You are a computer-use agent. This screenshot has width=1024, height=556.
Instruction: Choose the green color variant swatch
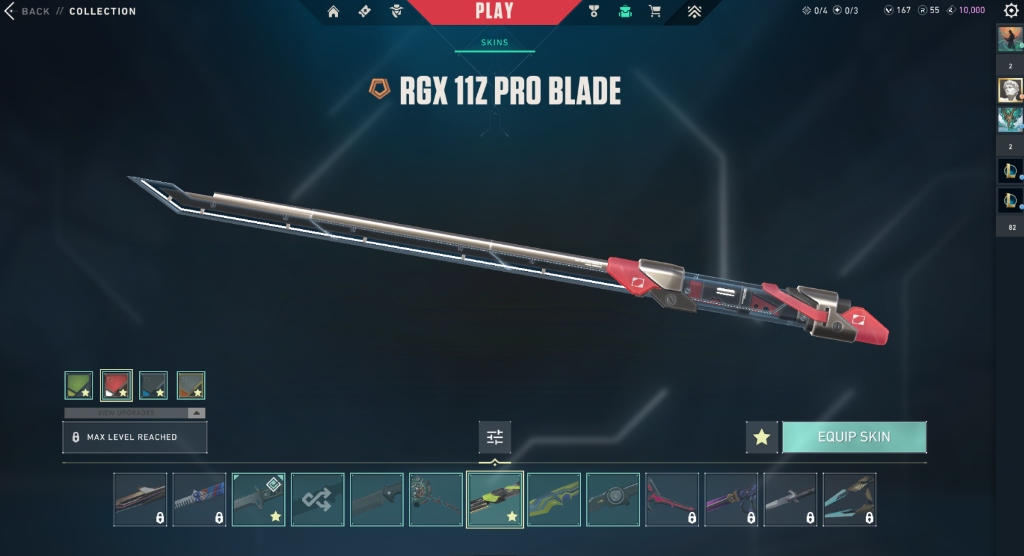[79, 385]
